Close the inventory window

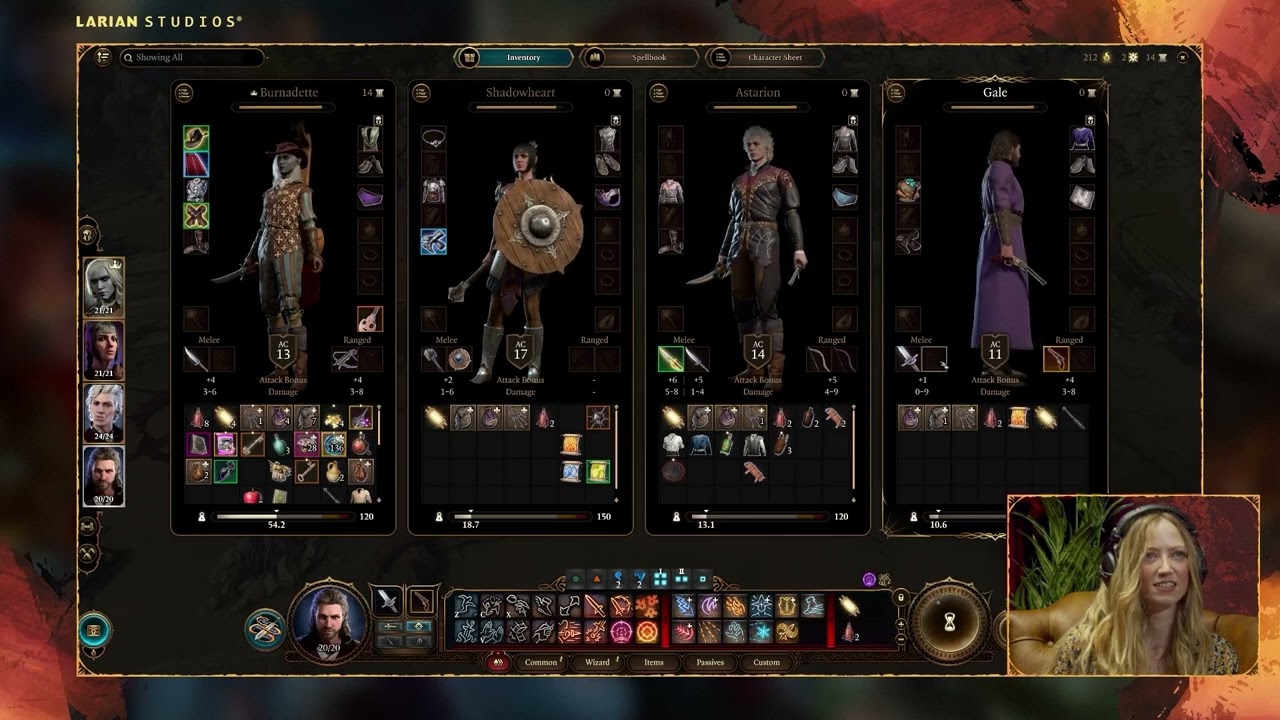[1183, 58]
